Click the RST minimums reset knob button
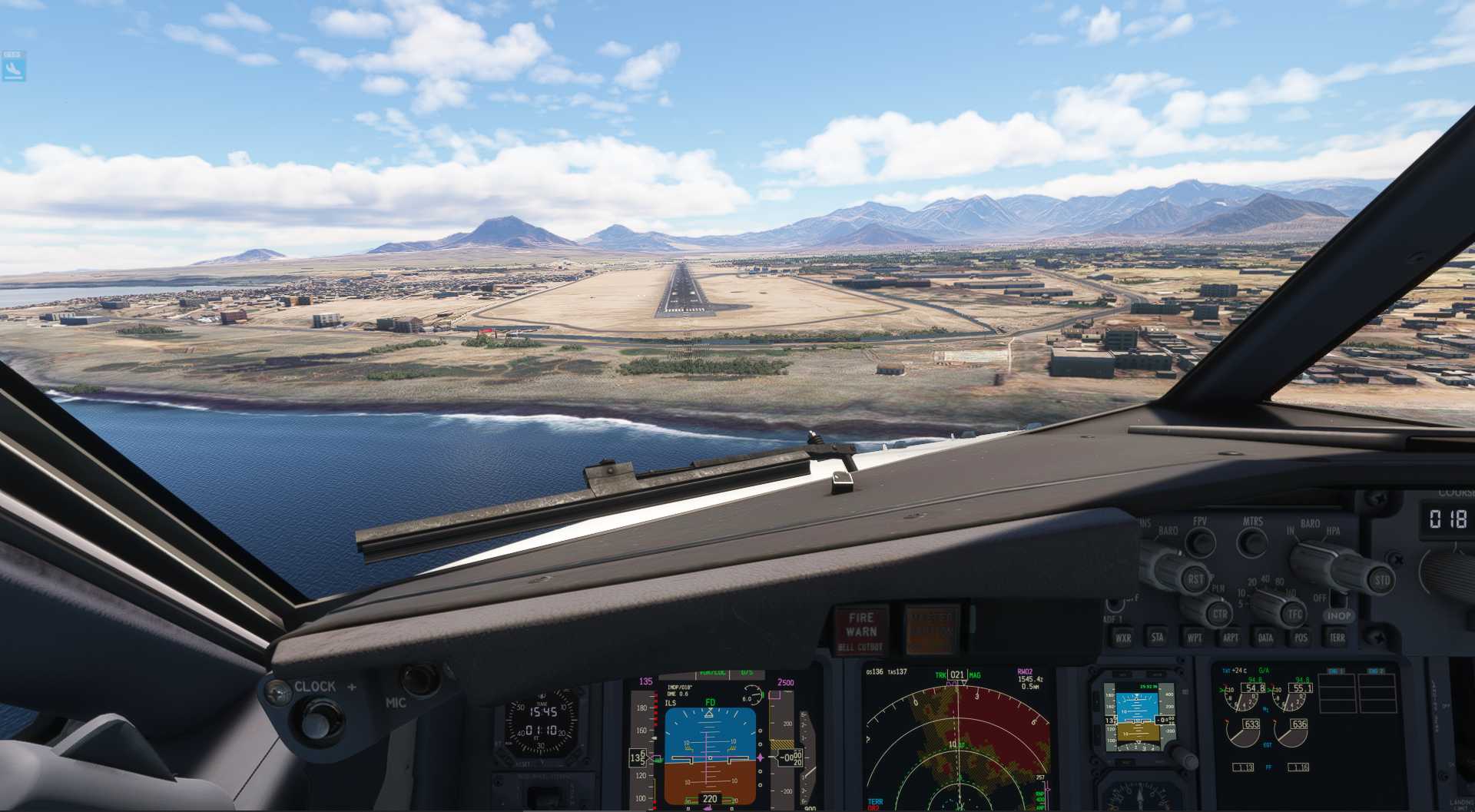The image size is (1475, 812). (x=1195, y=579)
